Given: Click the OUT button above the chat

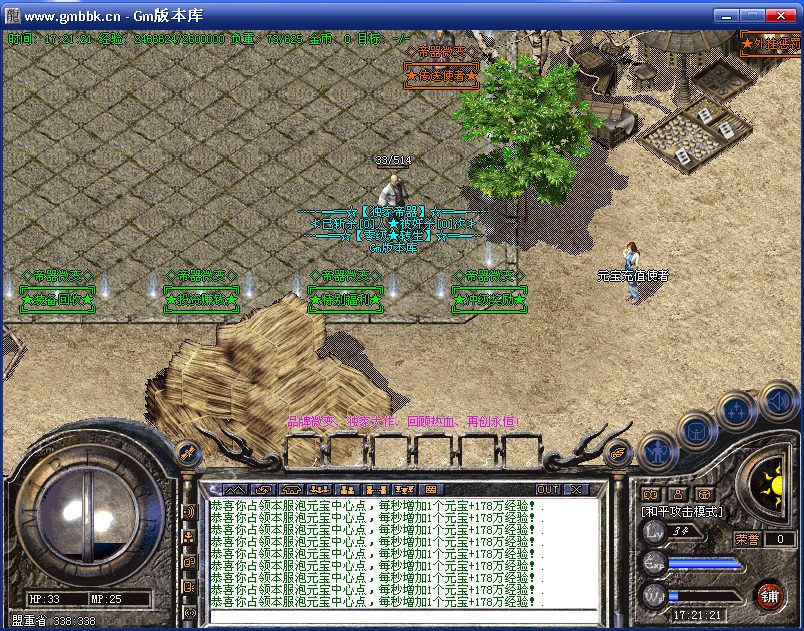Looking at the screenshot, I should (548, 490).
